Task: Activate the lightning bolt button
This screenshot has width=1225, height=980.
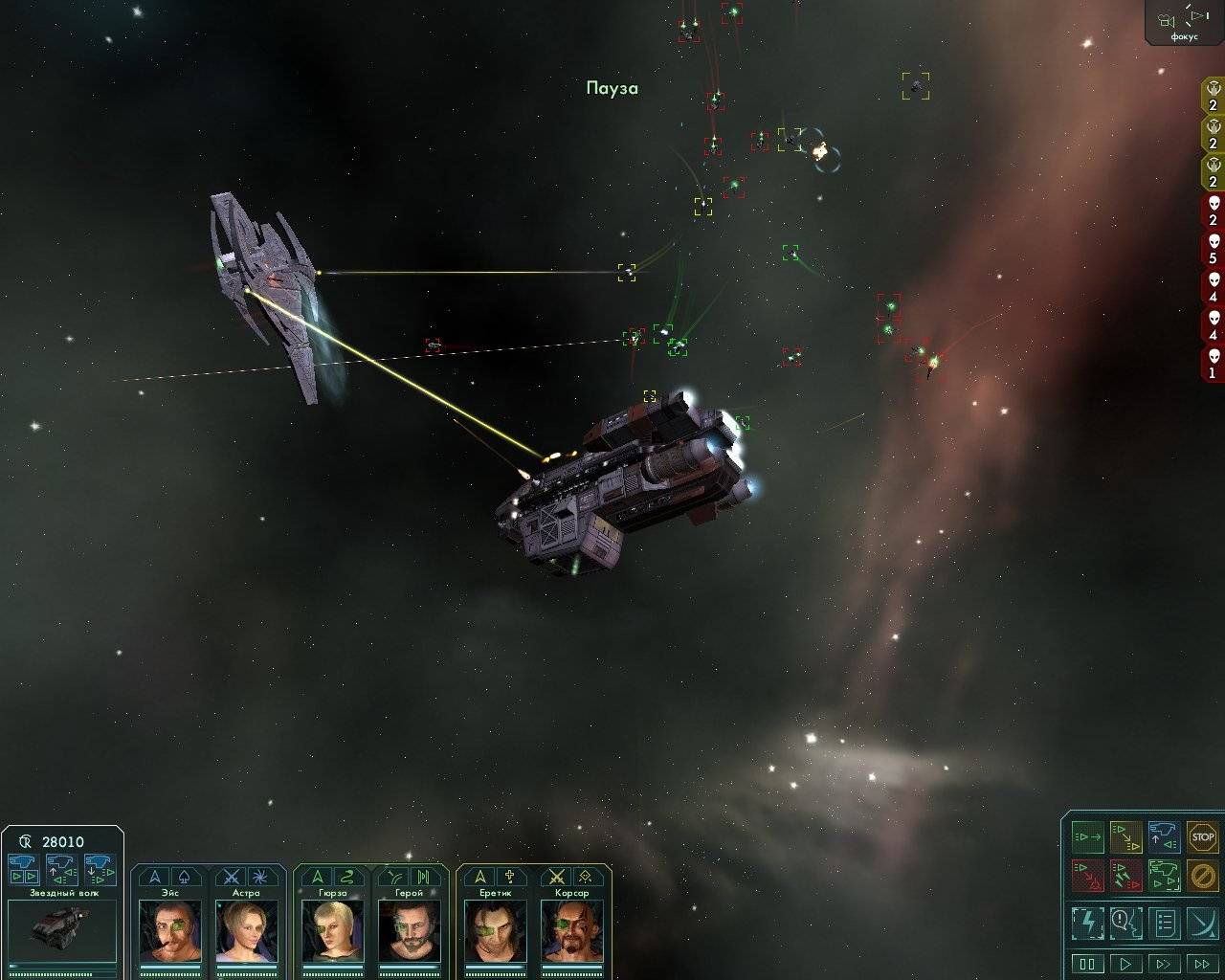Action: [1087, 923]
